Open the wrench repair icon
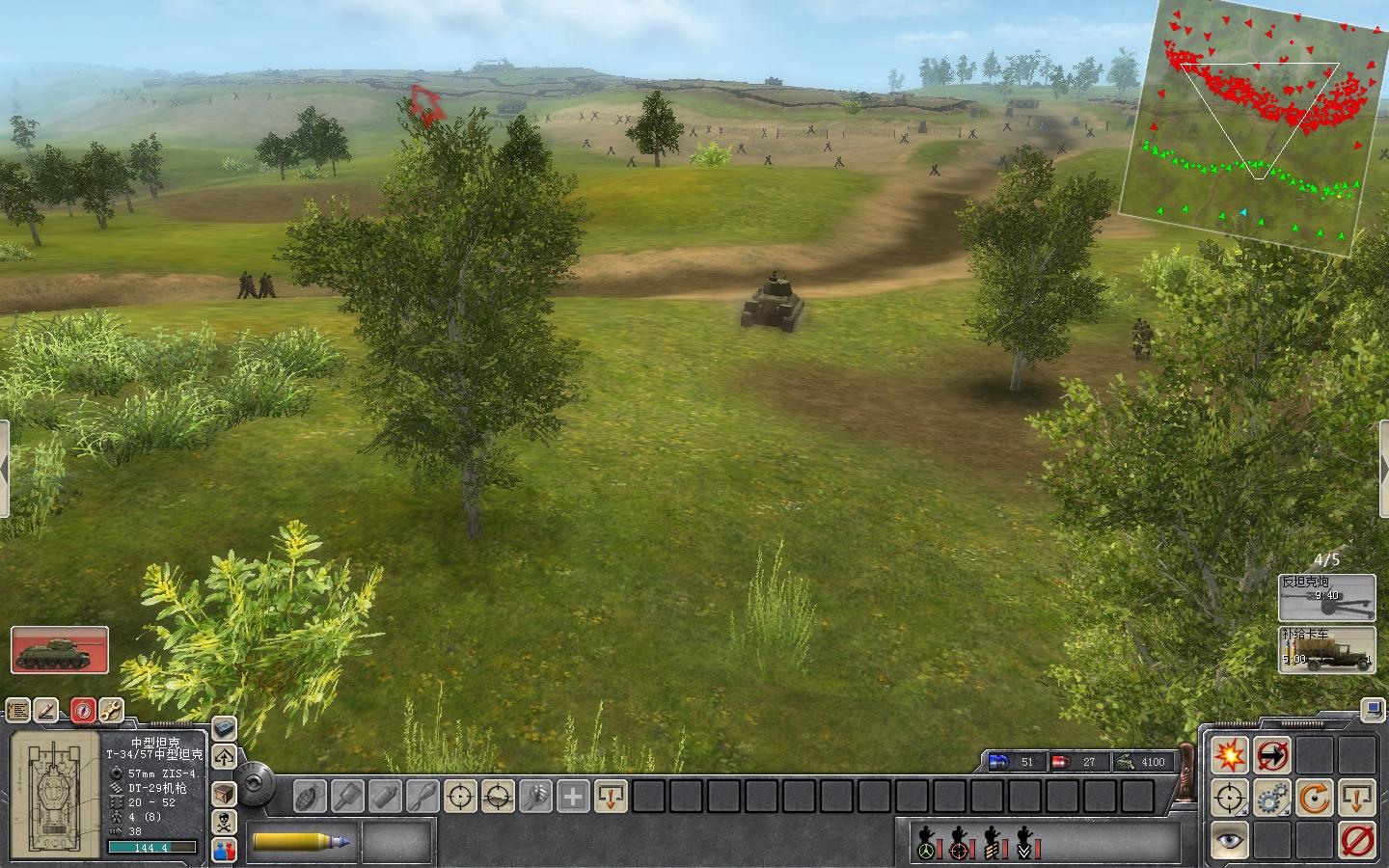The image size is (1389, 868). point(111,711)
